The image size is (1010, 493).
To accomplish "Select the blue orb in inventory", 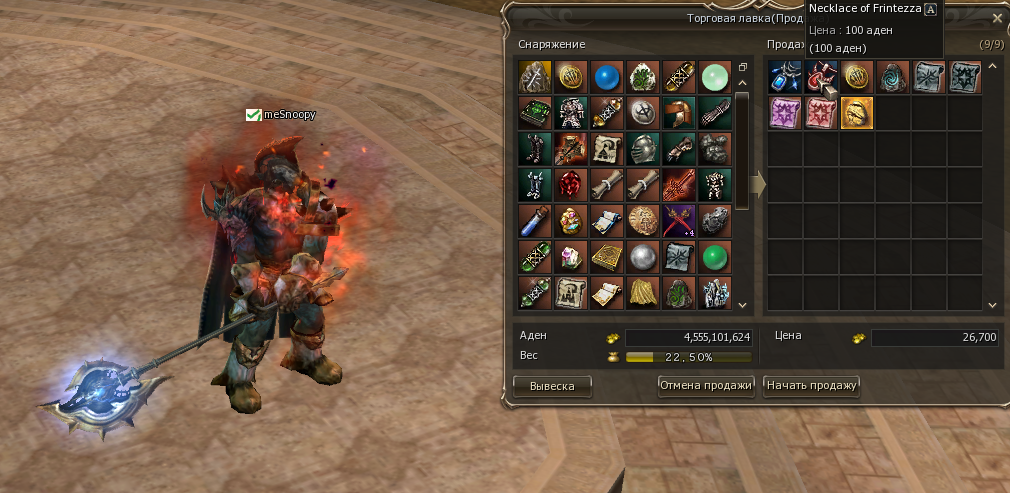I will click(x=606, y=77).
